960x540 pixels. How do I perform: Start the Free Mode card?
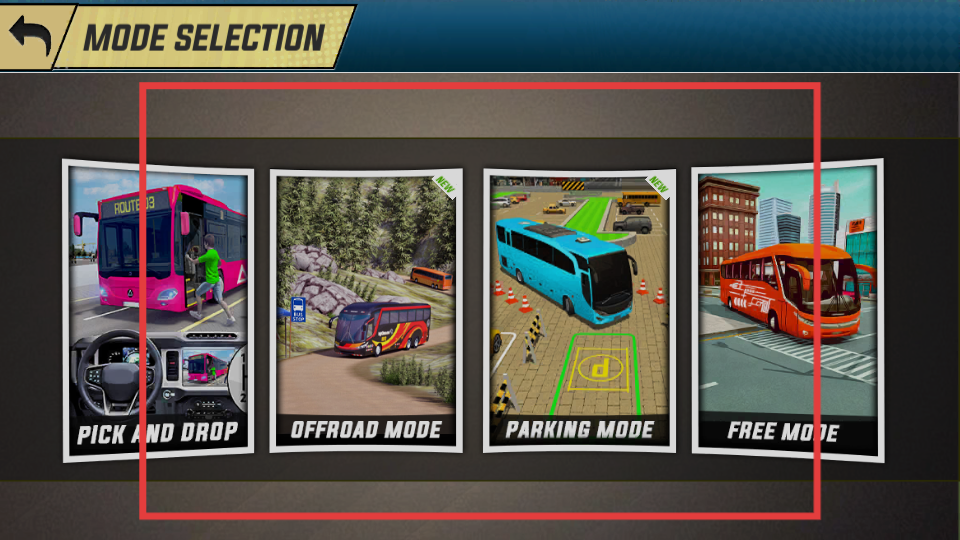click(x=786, y=310)
